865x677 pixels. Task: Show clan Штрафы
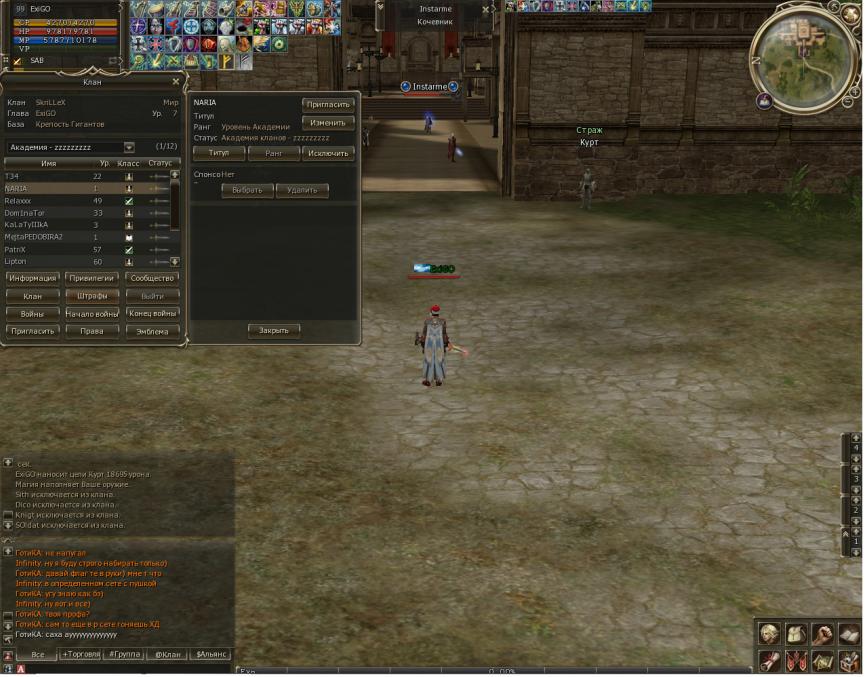tap(93, 296)
